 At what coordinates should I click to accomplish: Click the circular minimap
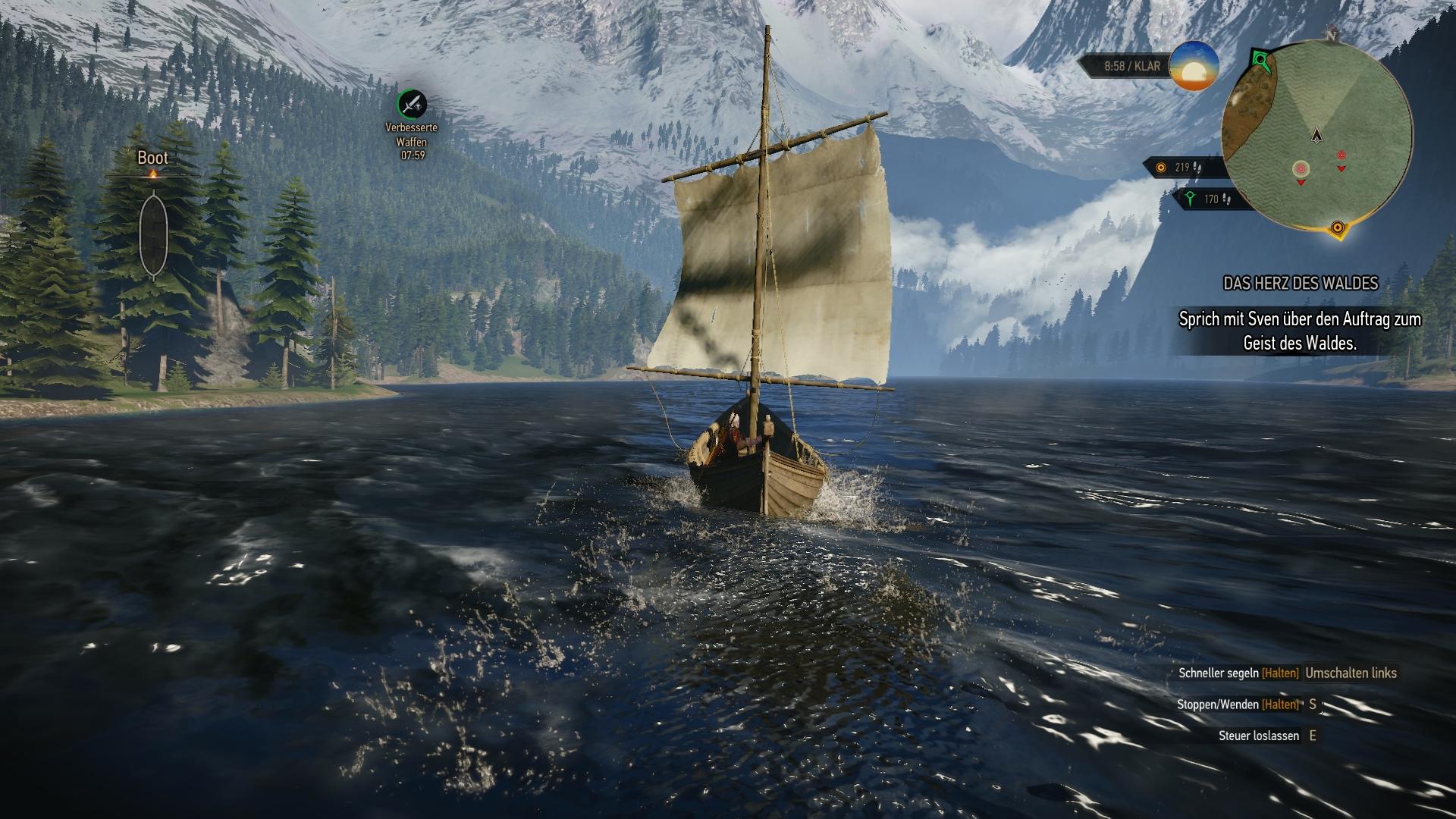pyautogui.click(x=1317, y=138)
